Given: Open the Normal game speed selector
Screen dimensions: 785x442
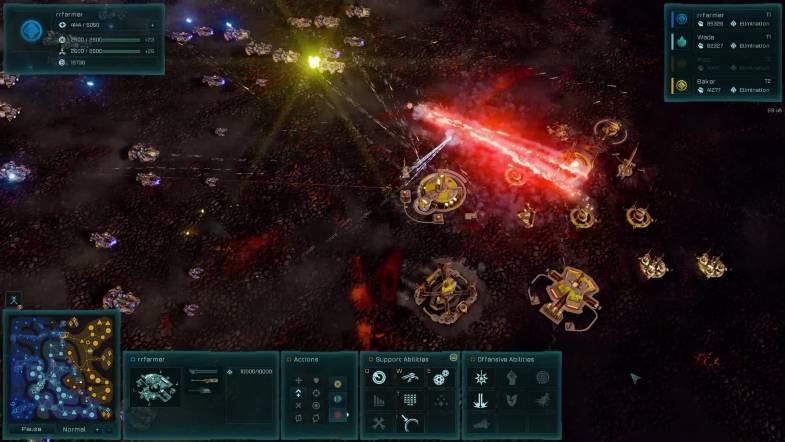Looking at the screenshot, I should [x=75, y=429].
